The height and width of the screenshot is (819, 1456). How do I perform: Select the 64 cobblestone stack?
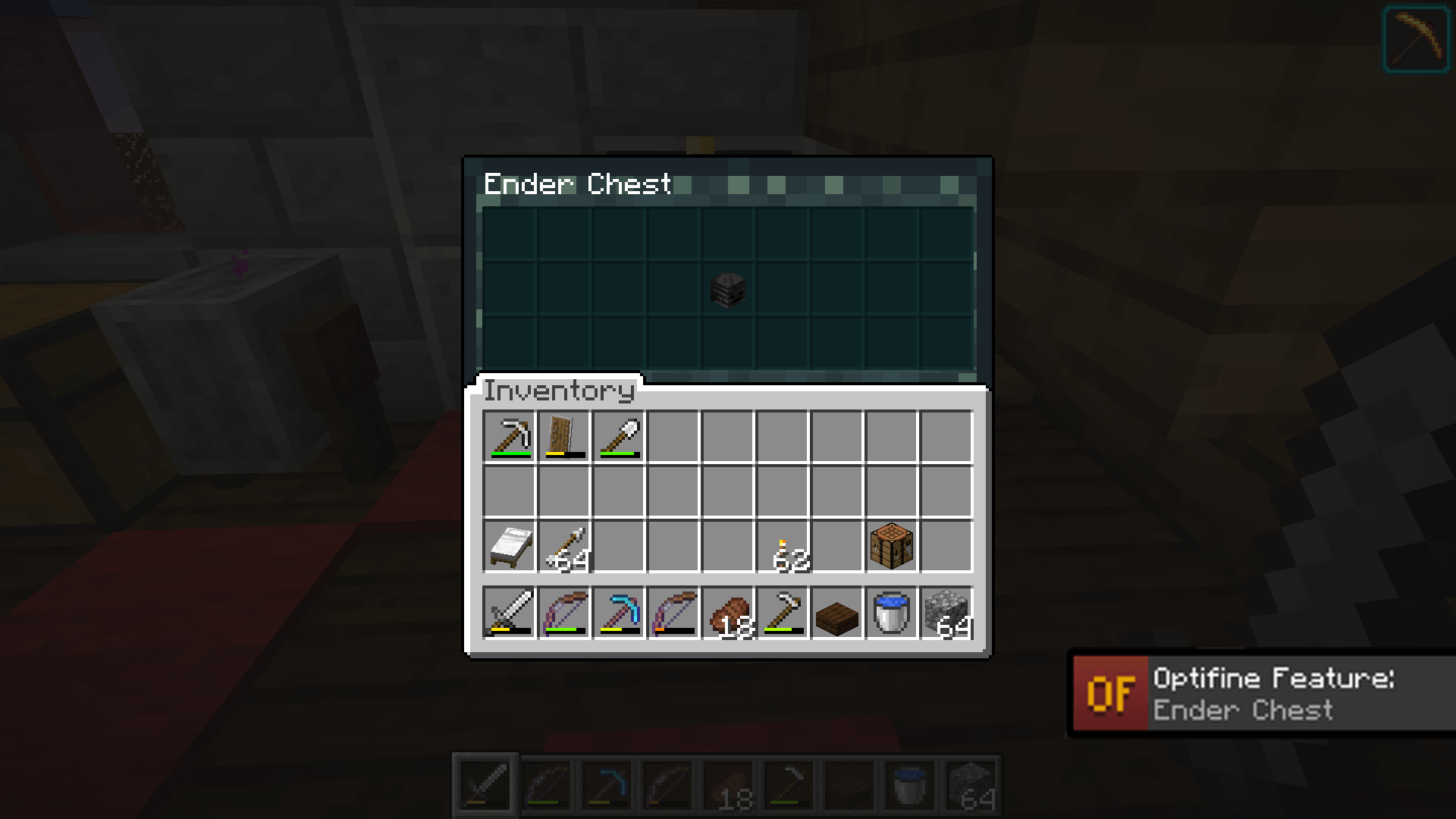[946, 613]
